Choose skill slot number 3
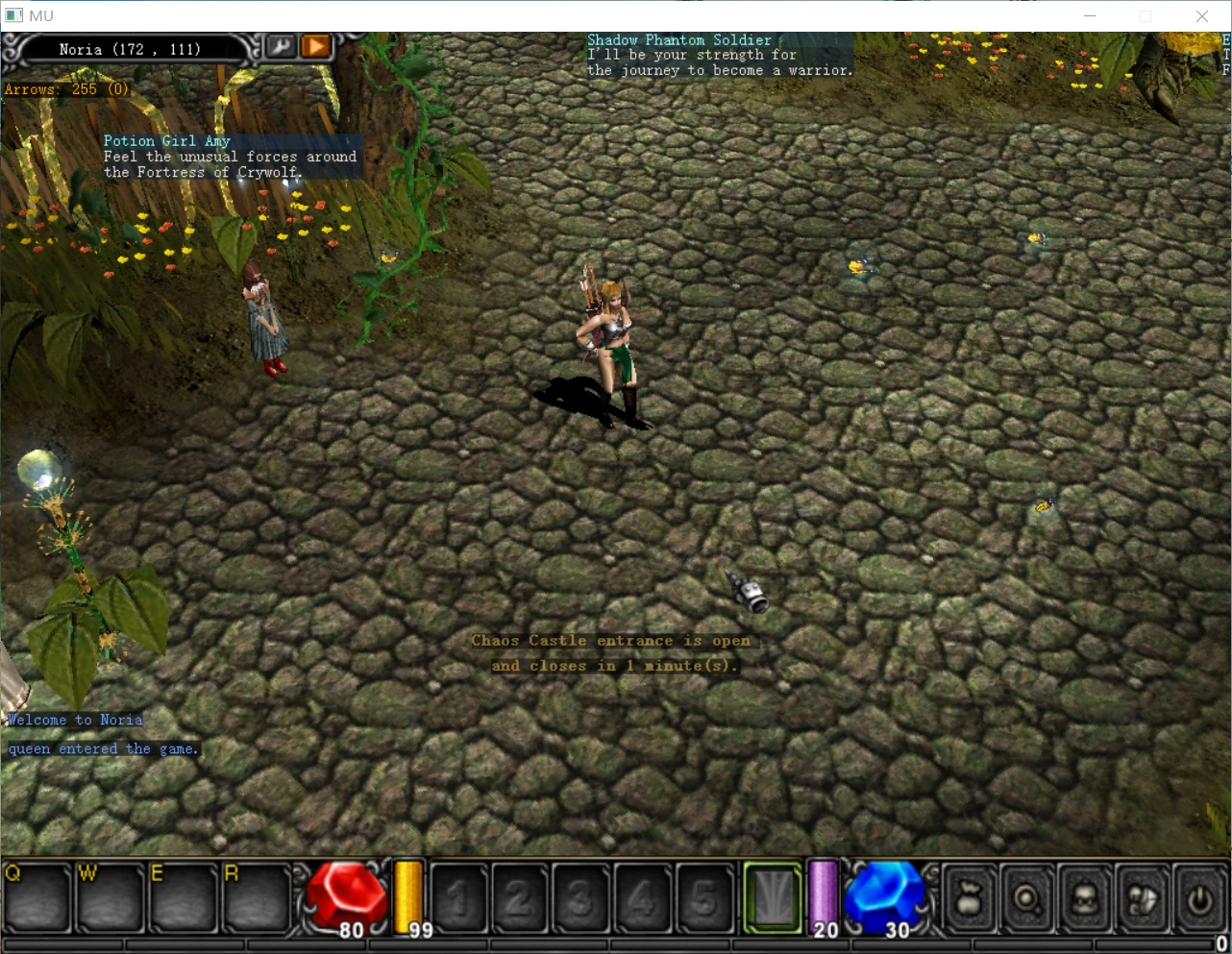This screenshot has height=954, width=1232. [x=580, y=898]
